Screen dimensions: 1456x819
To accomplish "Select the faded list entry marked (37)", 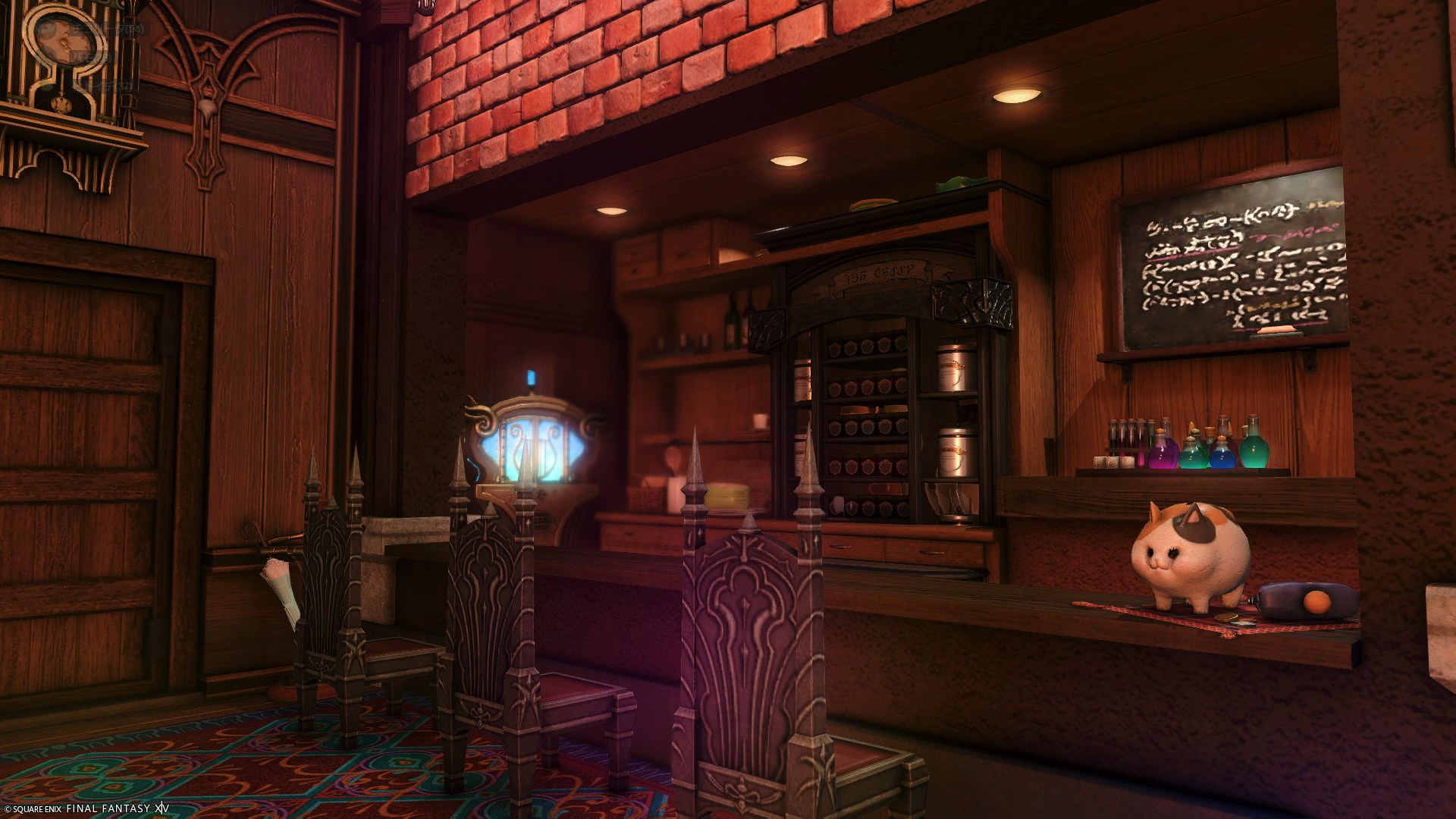I will click(104, 87).
